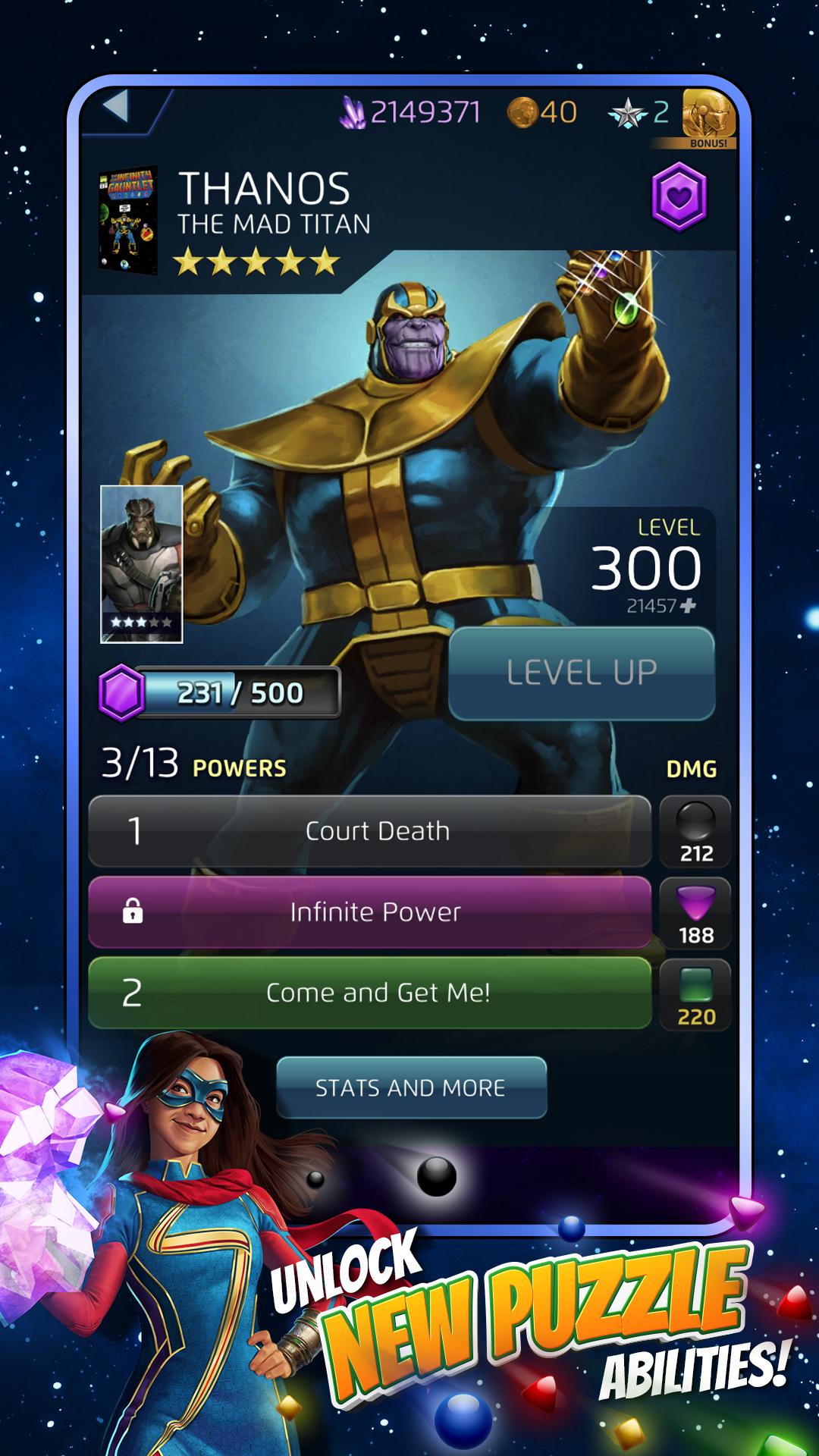
Task: Show green tile damage value 220
Action: tap(695, 994)
